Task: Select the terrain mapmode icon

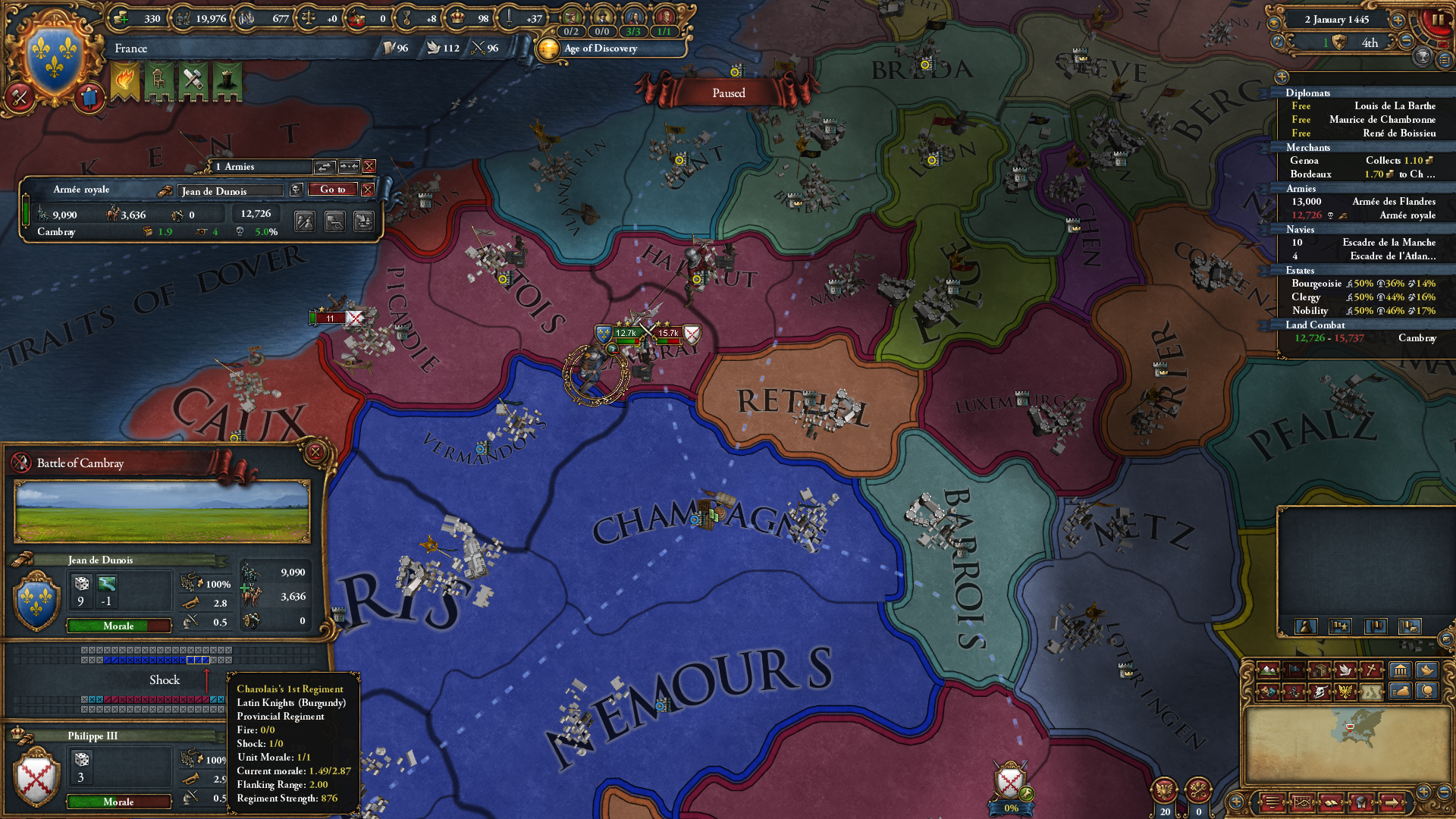Action: coord(1268,670)
